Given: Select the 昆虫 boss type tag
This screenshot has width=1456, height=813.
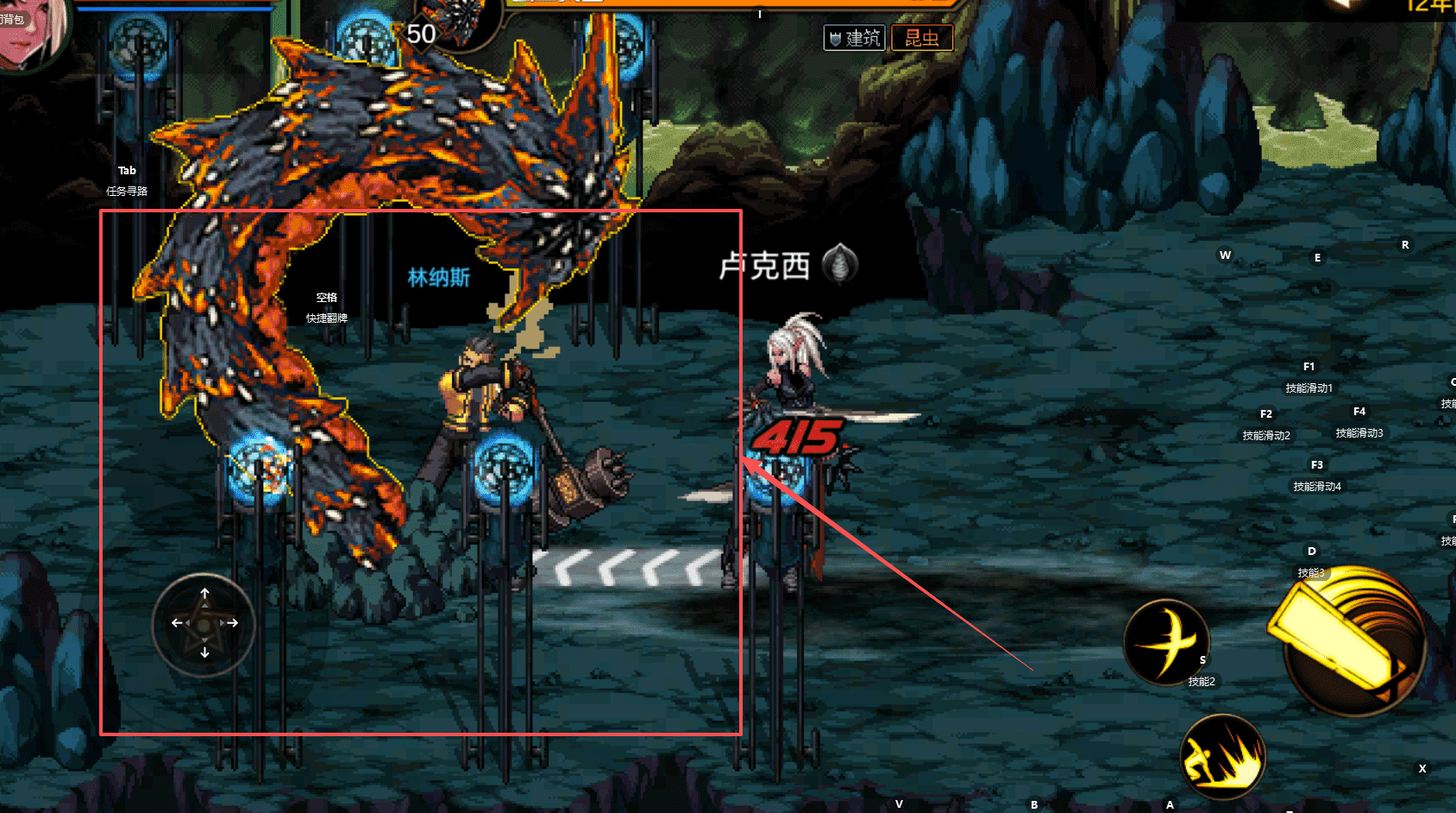Looking at the screenshot, I should (921, 38).
